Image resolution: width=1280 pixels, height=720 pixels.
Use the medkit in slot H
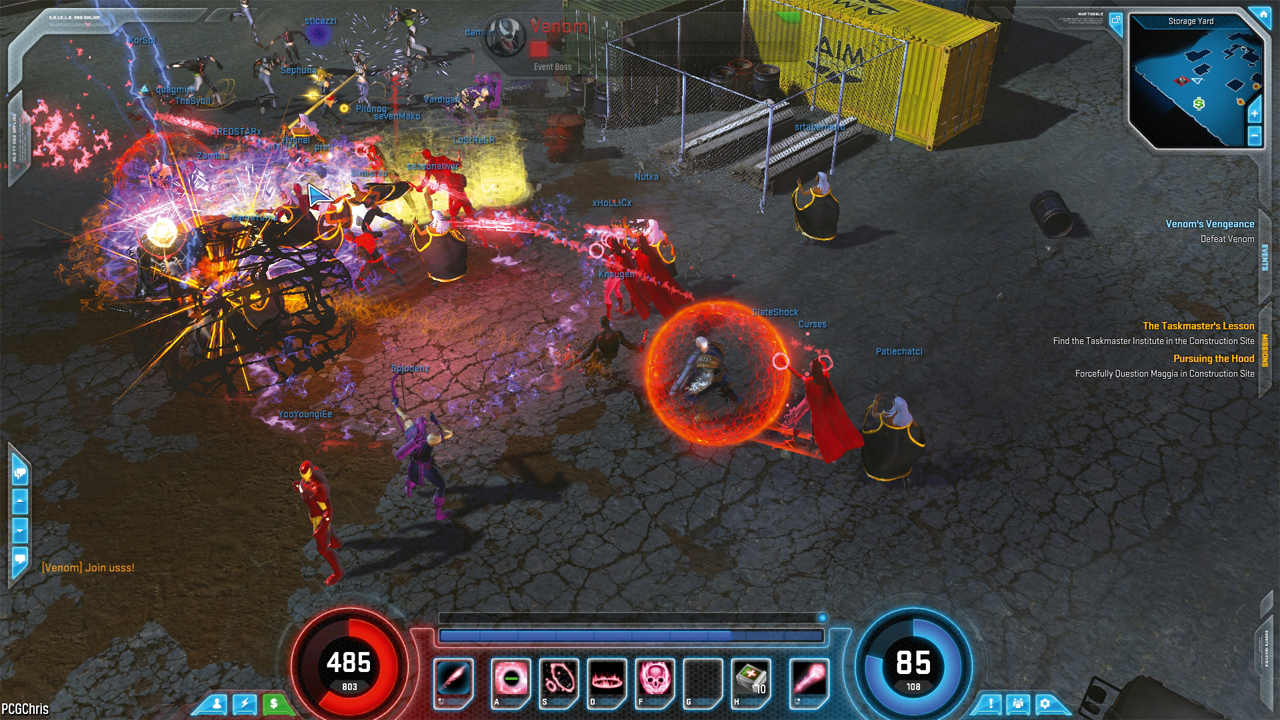click(x=750, y=679)
